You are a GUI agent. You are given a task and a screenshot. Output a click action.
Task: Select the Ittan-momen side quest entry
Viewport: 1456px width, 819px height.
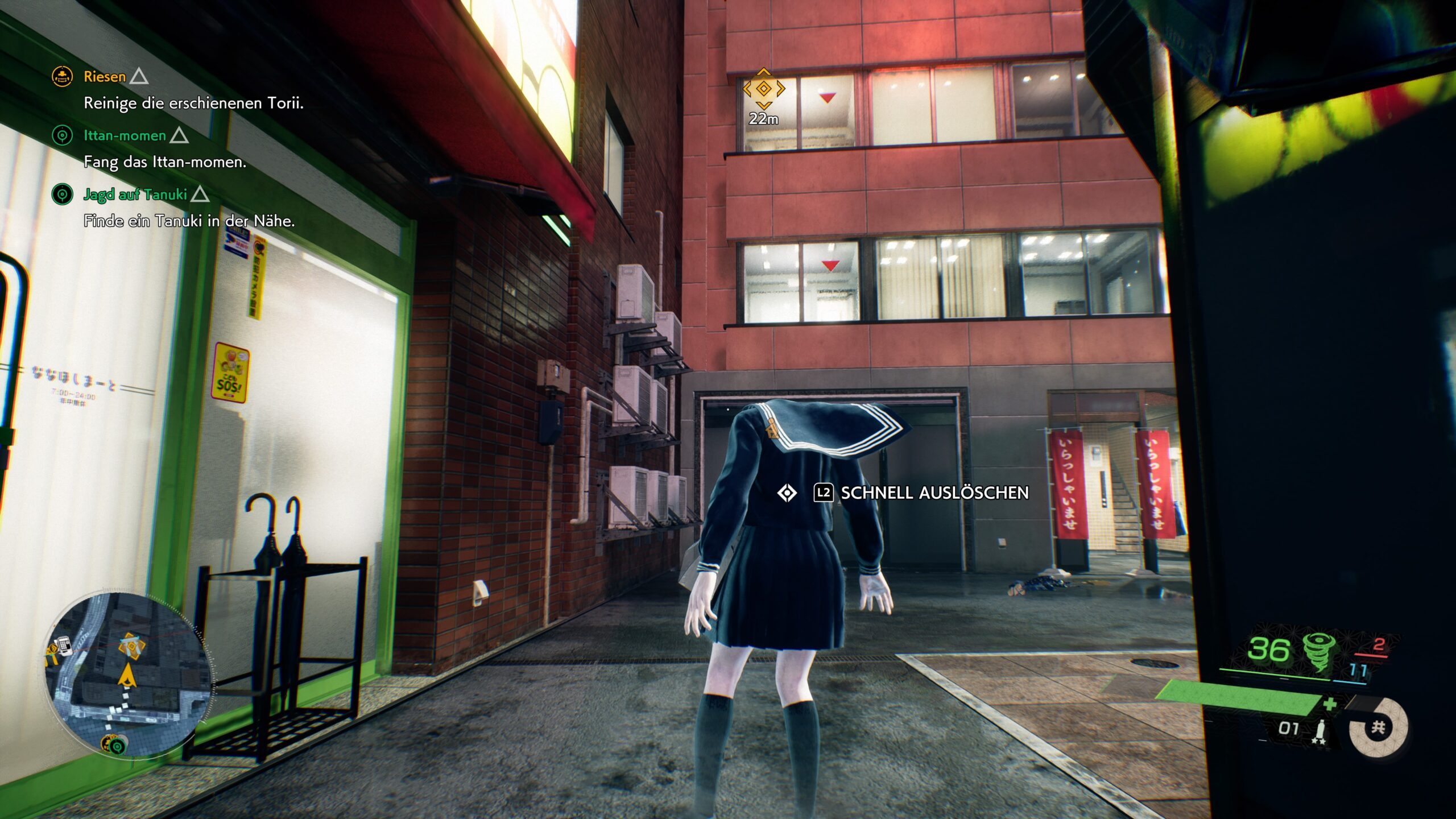pos(125,135)
